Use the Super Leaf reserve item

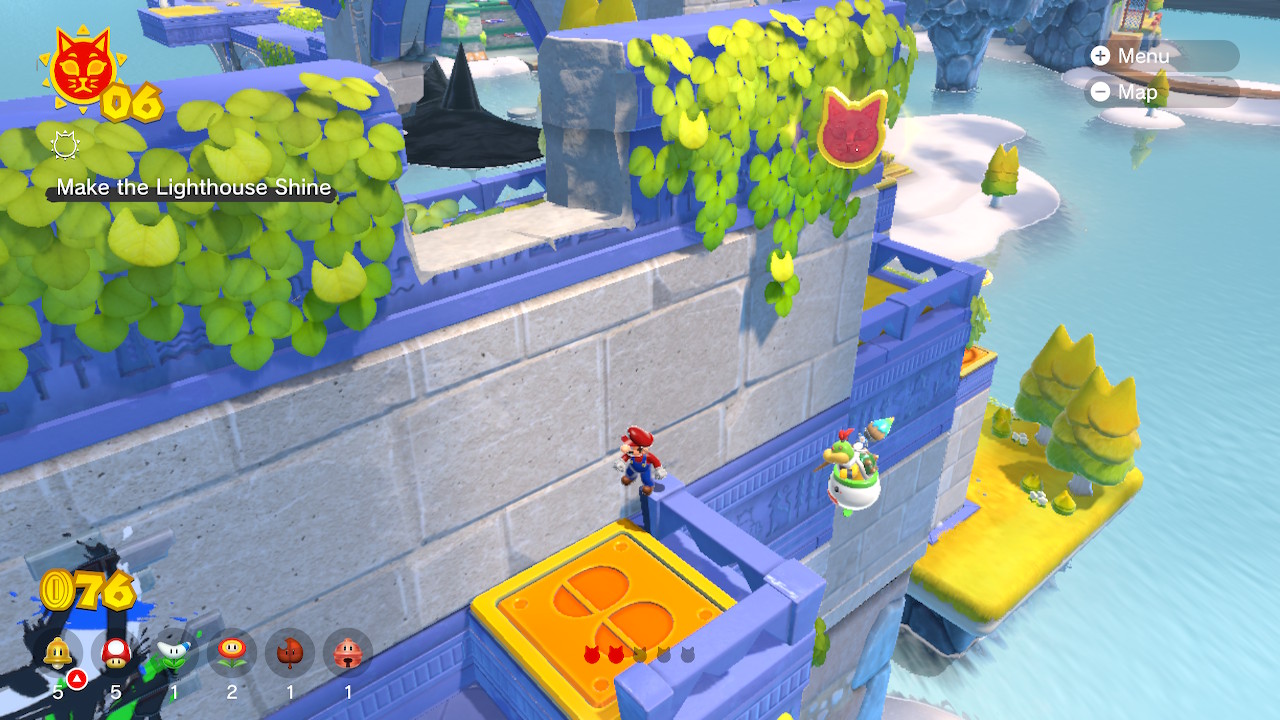pyautogui.click(x=290, y=654)
